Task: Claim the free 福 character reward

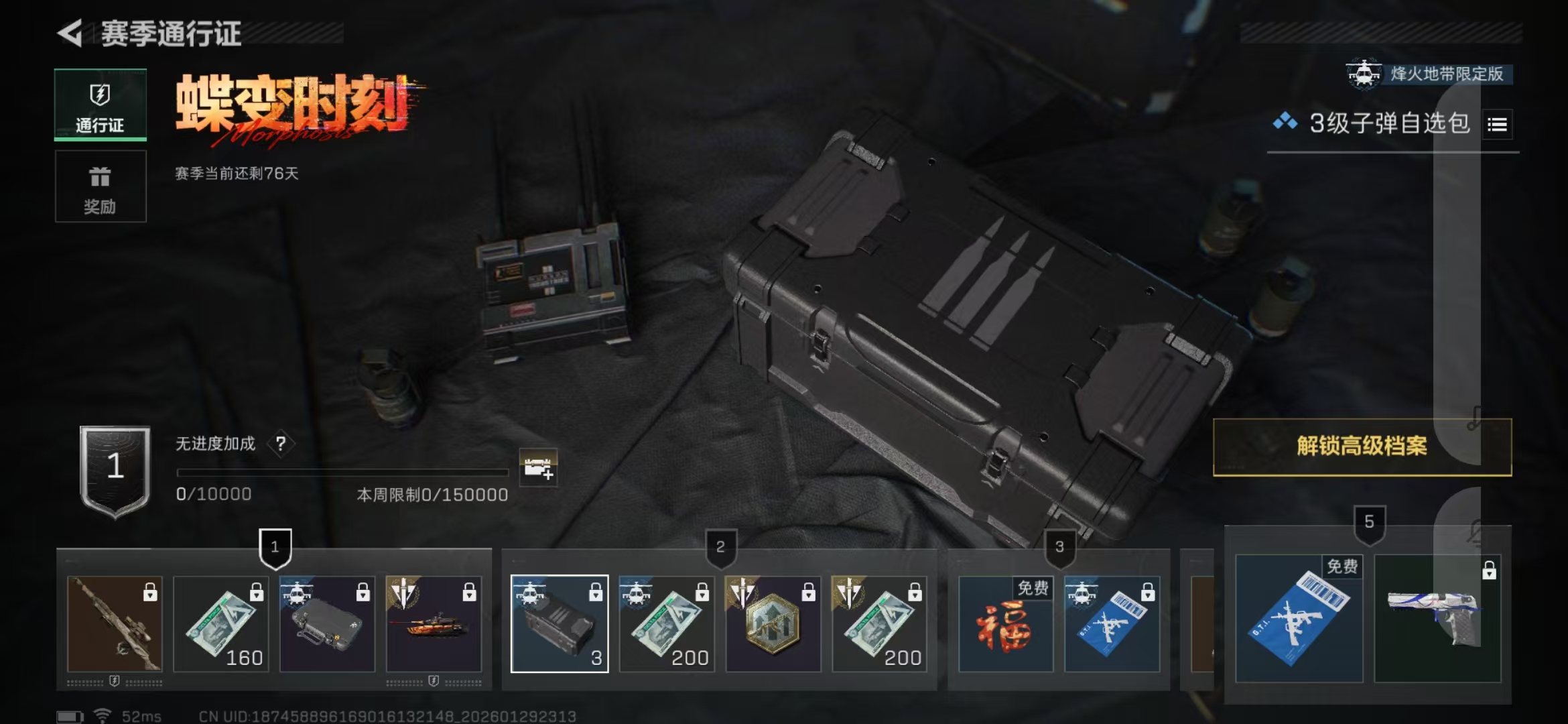Action: click(1005, 624)
